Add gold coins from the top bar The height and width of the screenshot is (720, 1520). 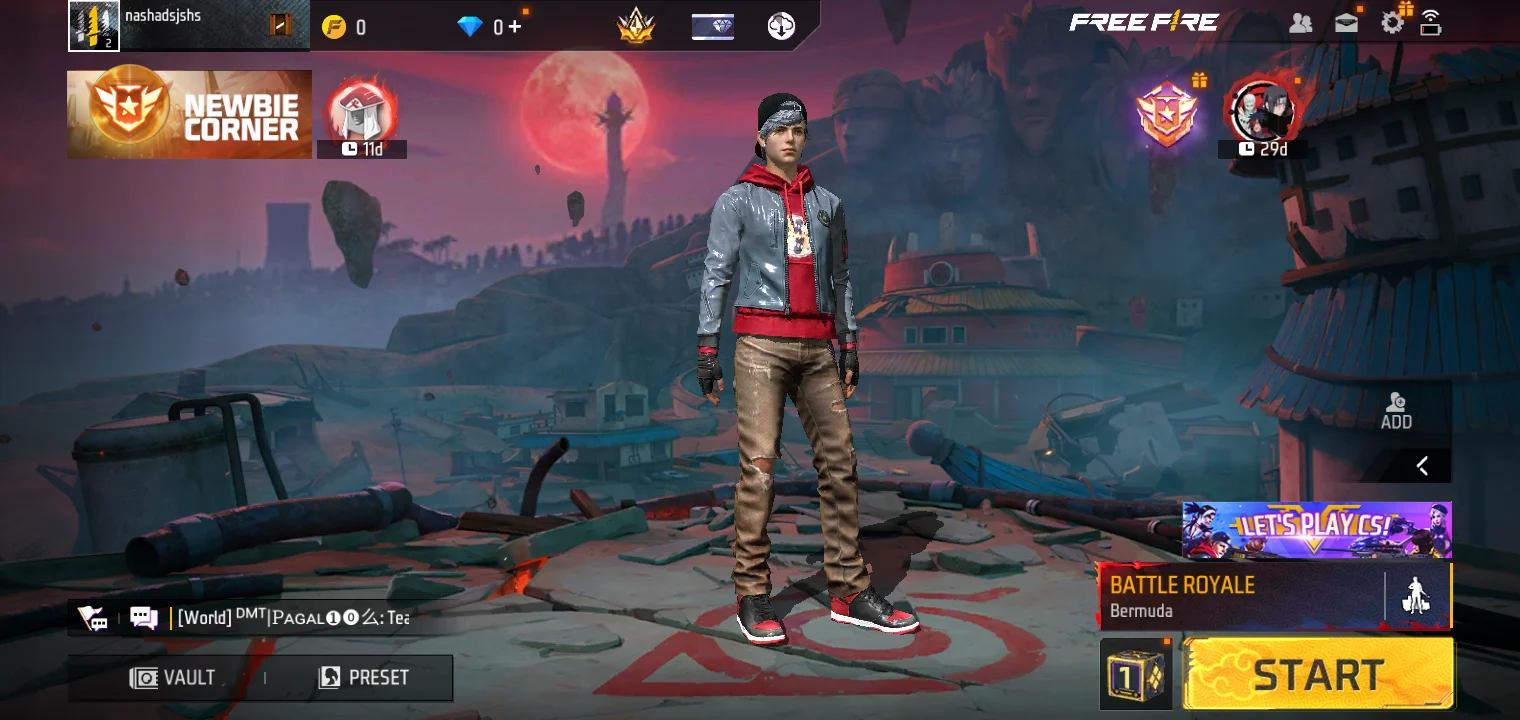coord(334,27)
